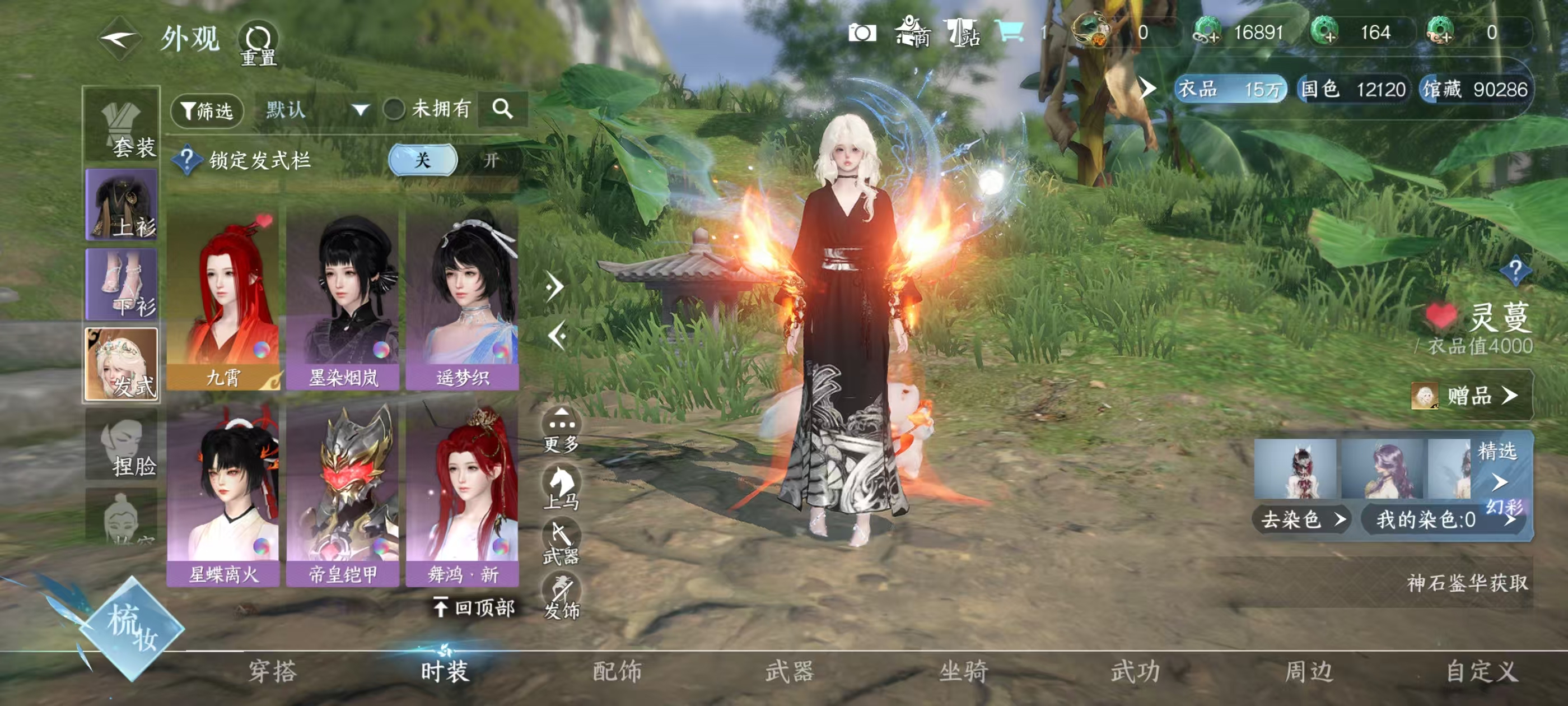This screenshot has height=706, width=1568.
Task: Return to list top with 回顶部
Action: click(x=475, y=608)
